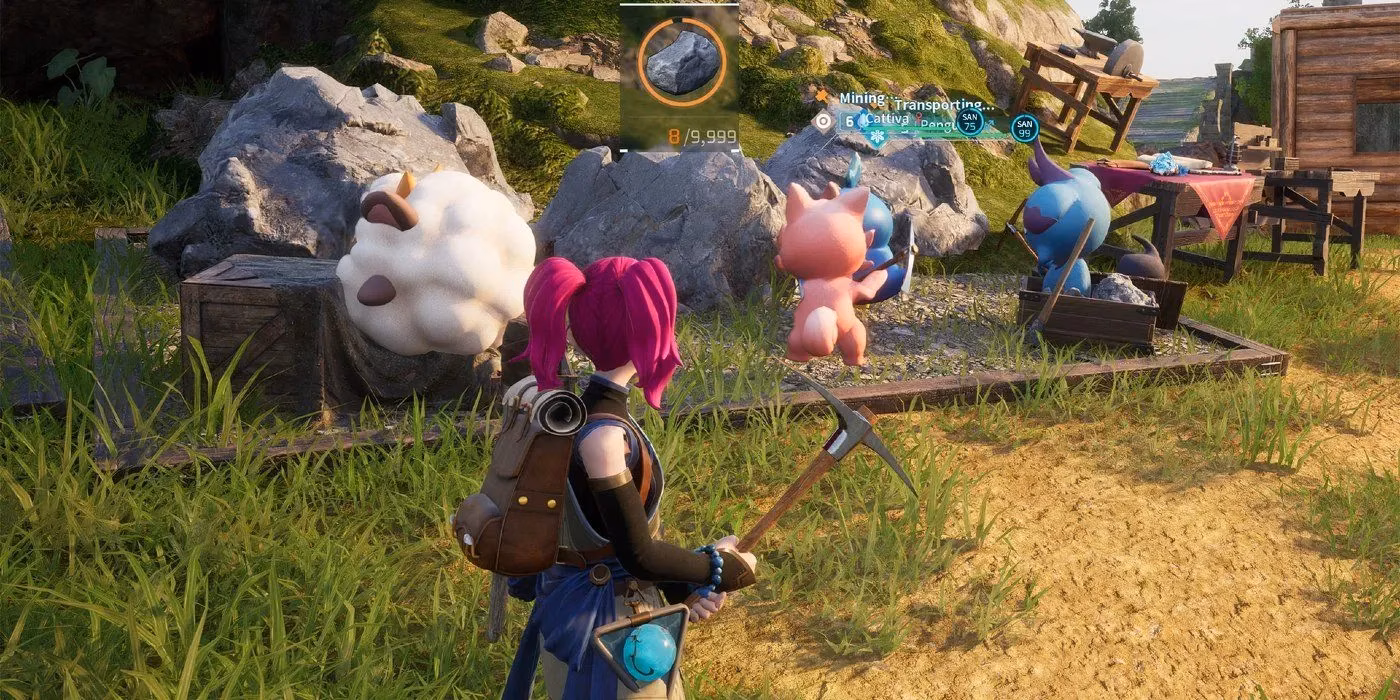Image resolution: width=1400 pixels, height=700 pixels.
Task: Click the Cattiva nameplate label
Action: point(887,118)
